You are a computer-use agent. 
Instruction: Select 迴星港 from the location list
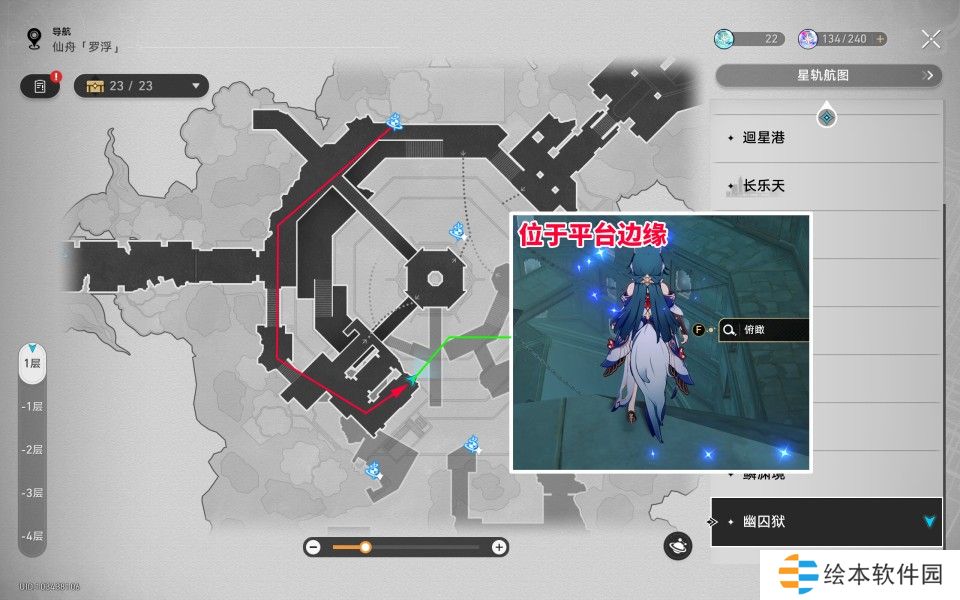pyautogui.click(x=764, y=137)
